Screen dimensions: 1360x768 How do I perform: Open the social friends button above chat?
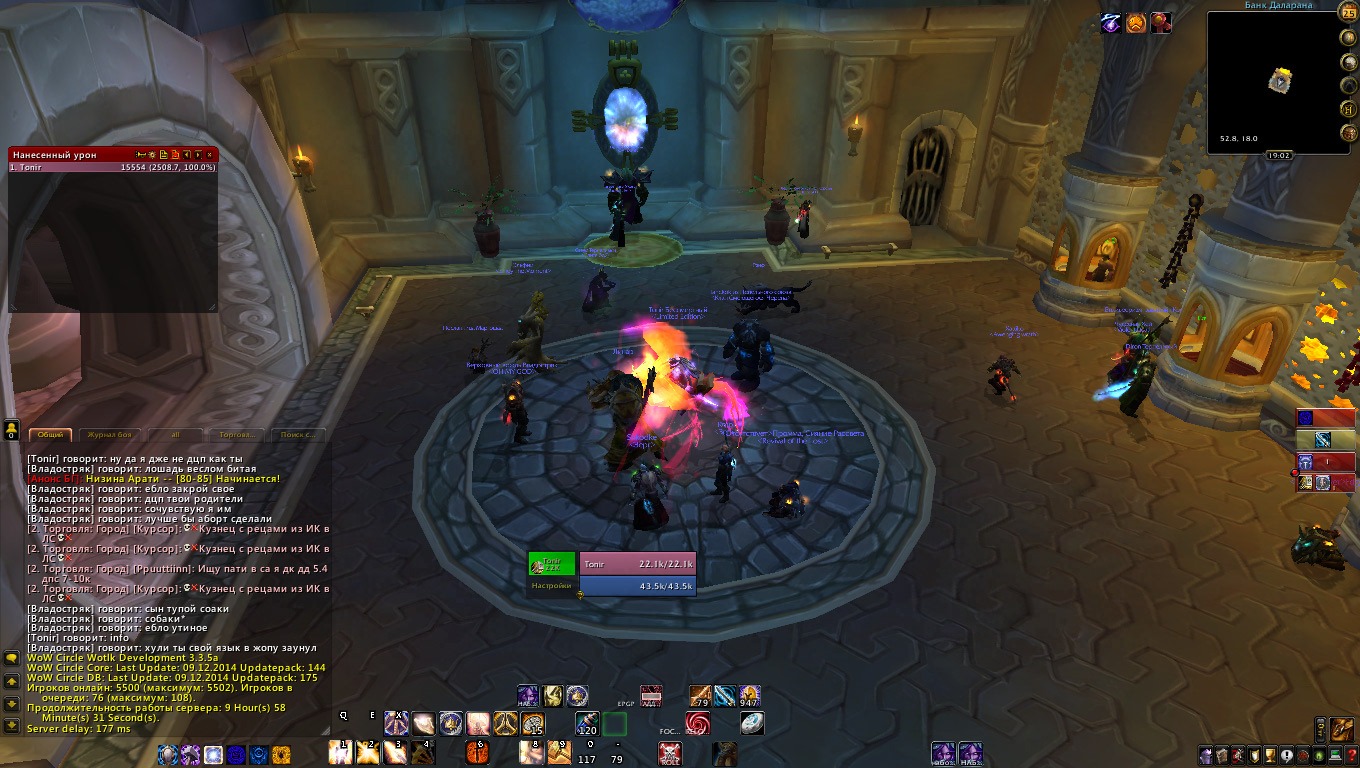(11, 430)
